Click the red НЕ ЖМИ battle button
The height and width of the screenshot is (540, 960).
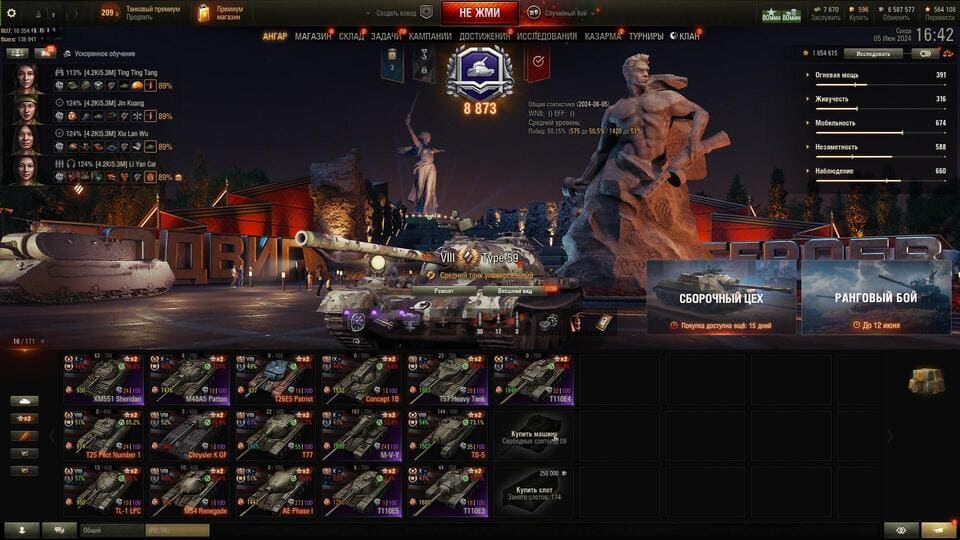coord(479,13)
